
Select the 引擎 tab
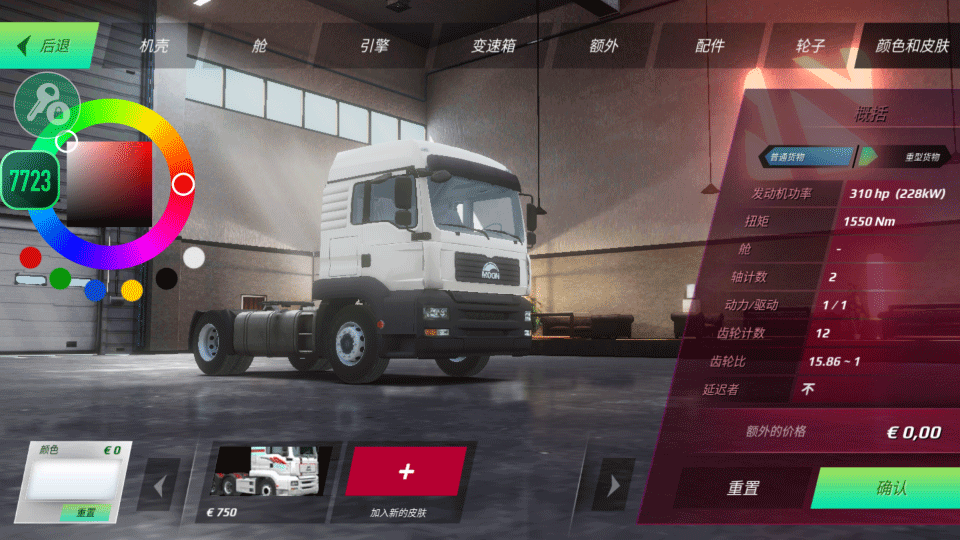(x=374, y=46)
